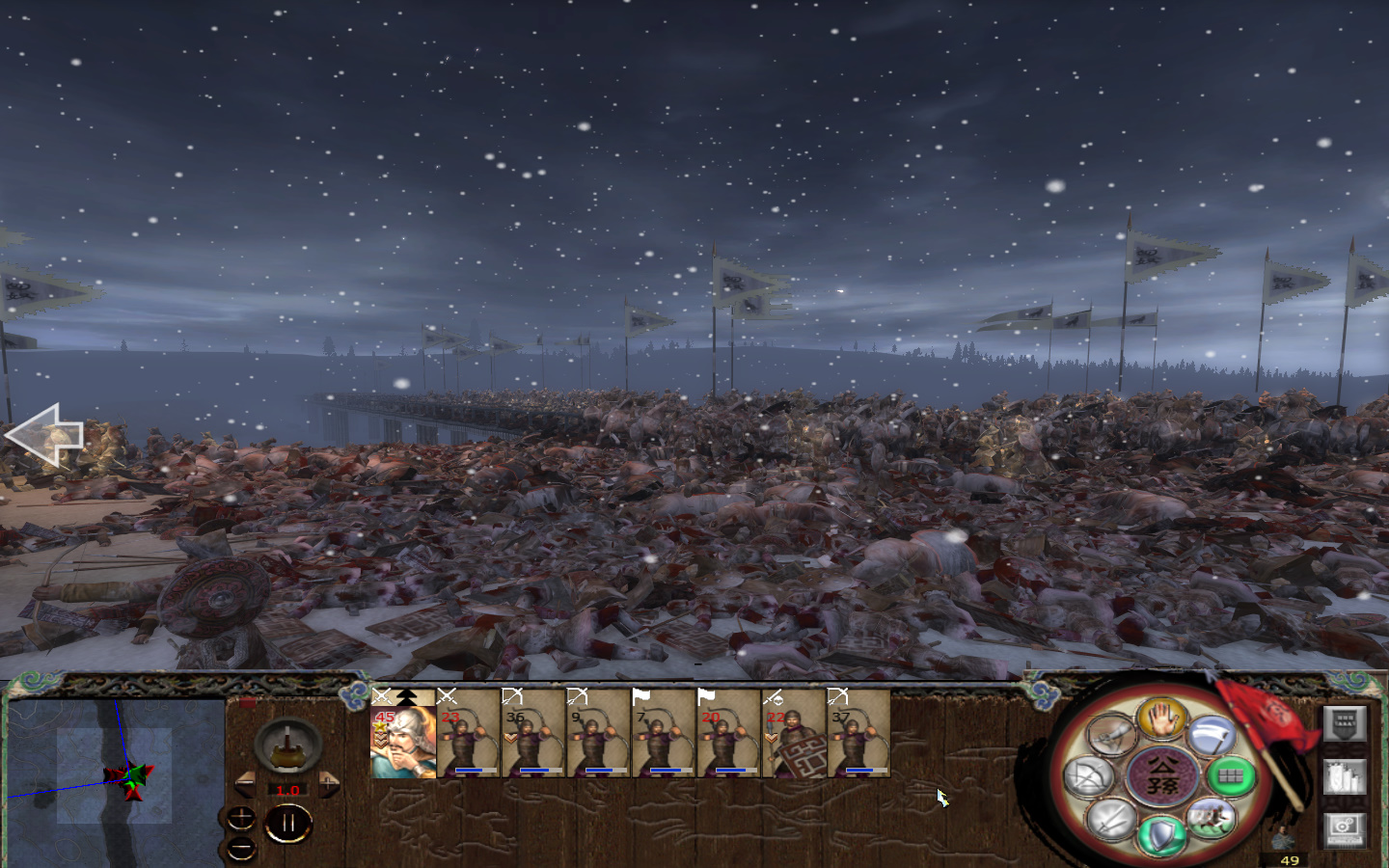Increase battle speed with the right arrow stepper
1389x868 pixels.
pos(329,784)
